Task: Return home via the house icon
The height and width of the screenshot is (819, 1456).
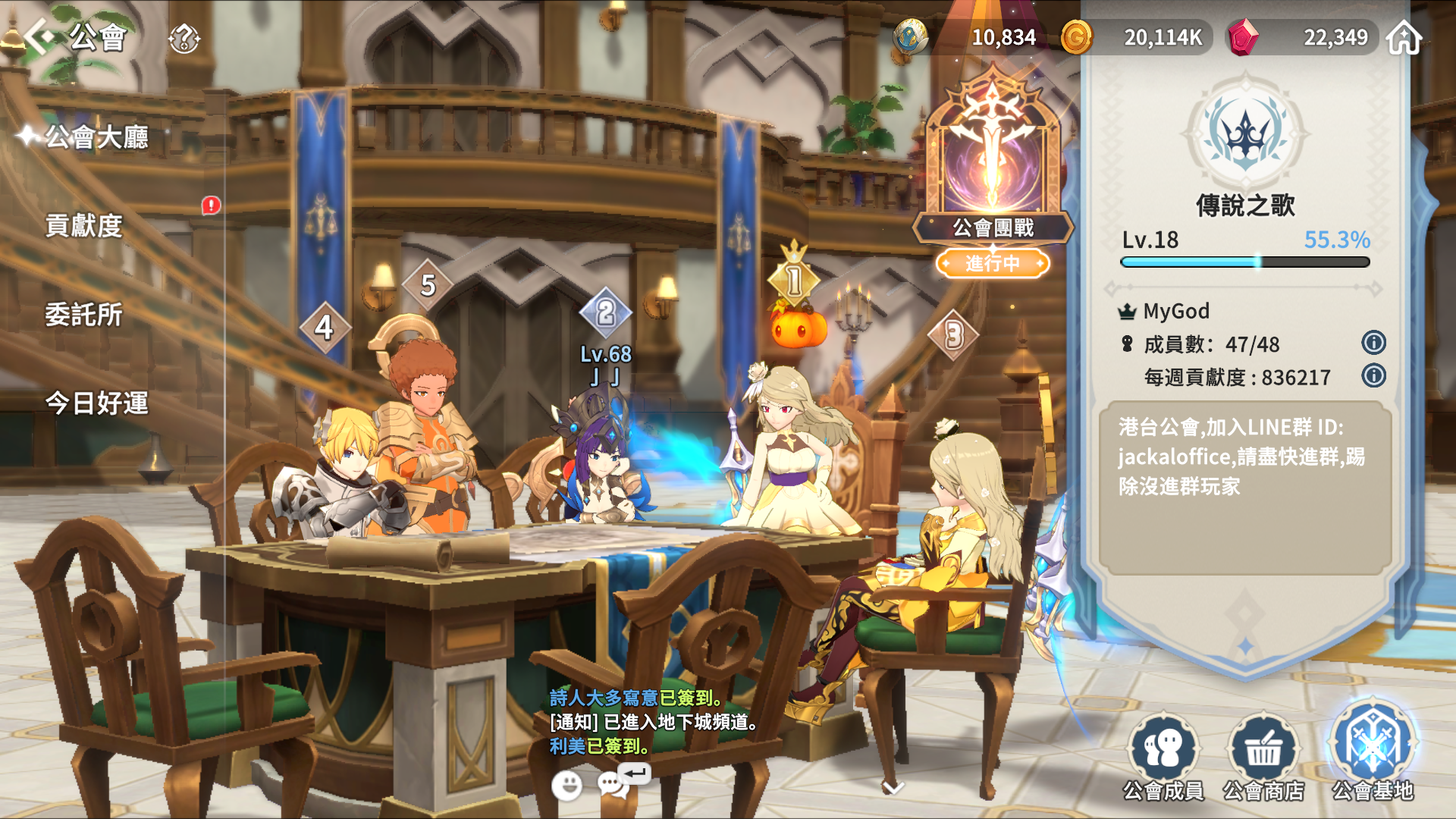Action: (x=1404, y=37)
